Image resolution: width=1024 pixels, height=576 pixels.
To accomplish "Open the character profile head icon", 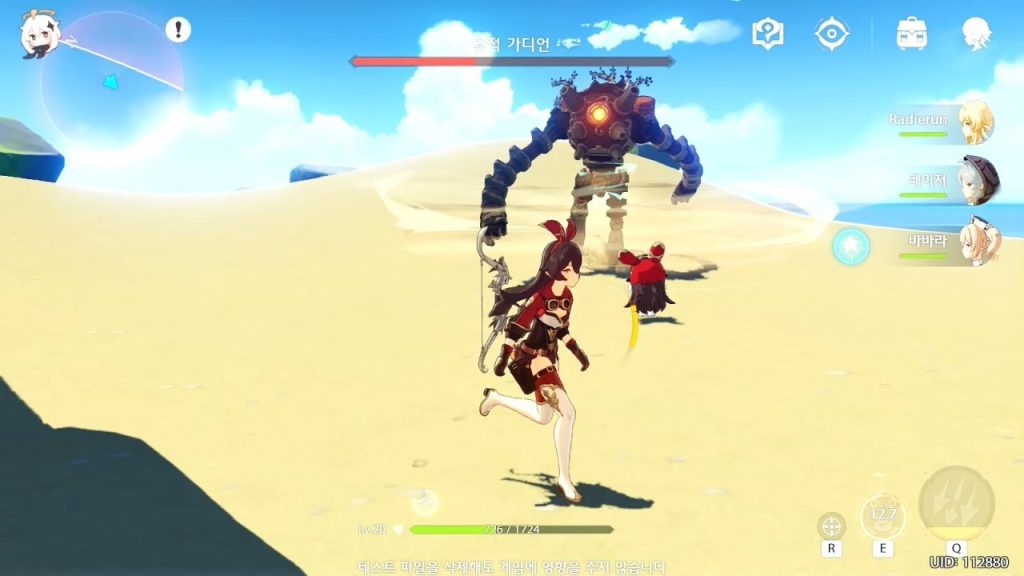I will (x=976, y=34).
